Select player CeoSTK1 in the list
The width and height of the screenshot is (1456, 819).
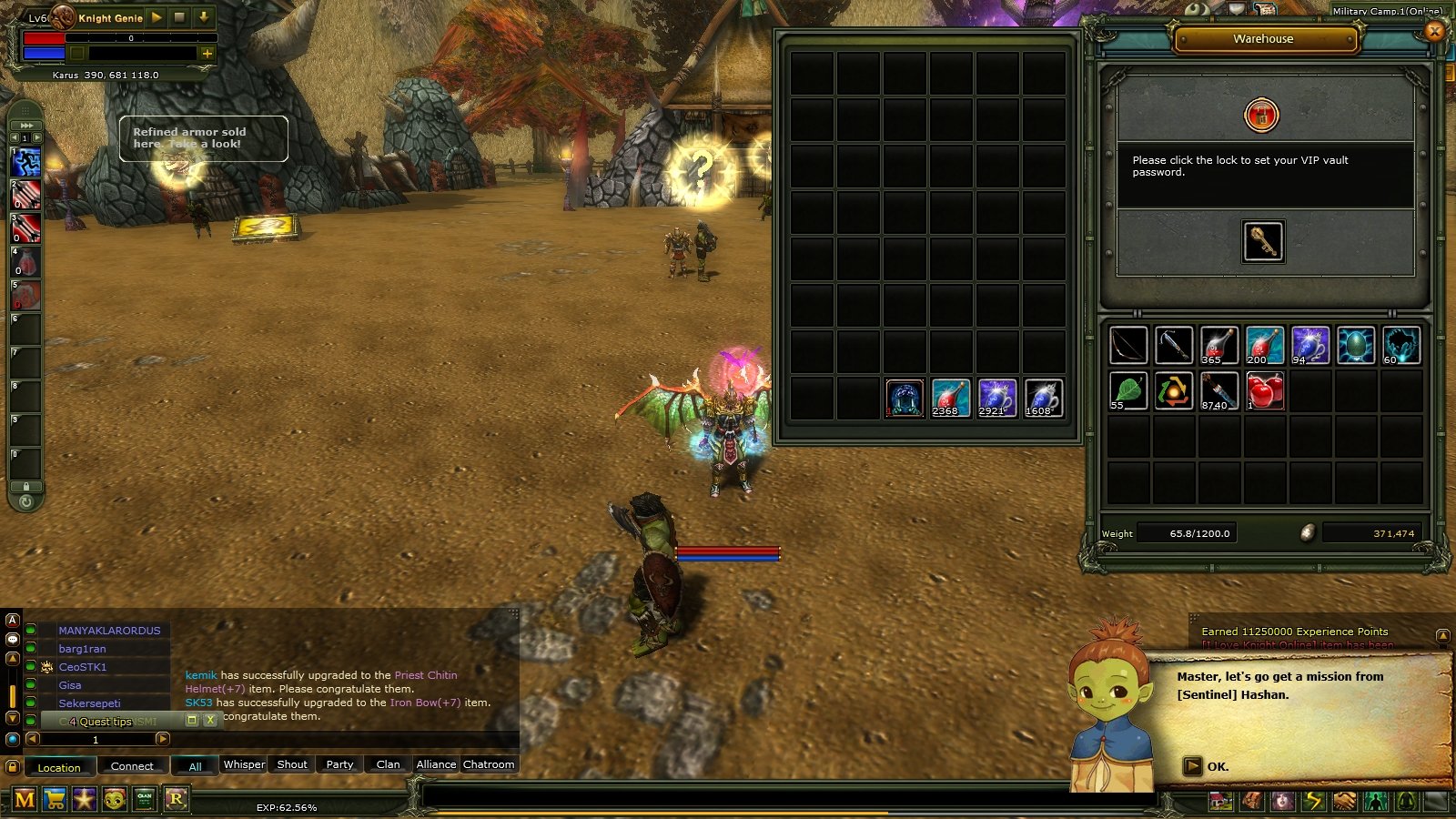(x=83, y=667)
